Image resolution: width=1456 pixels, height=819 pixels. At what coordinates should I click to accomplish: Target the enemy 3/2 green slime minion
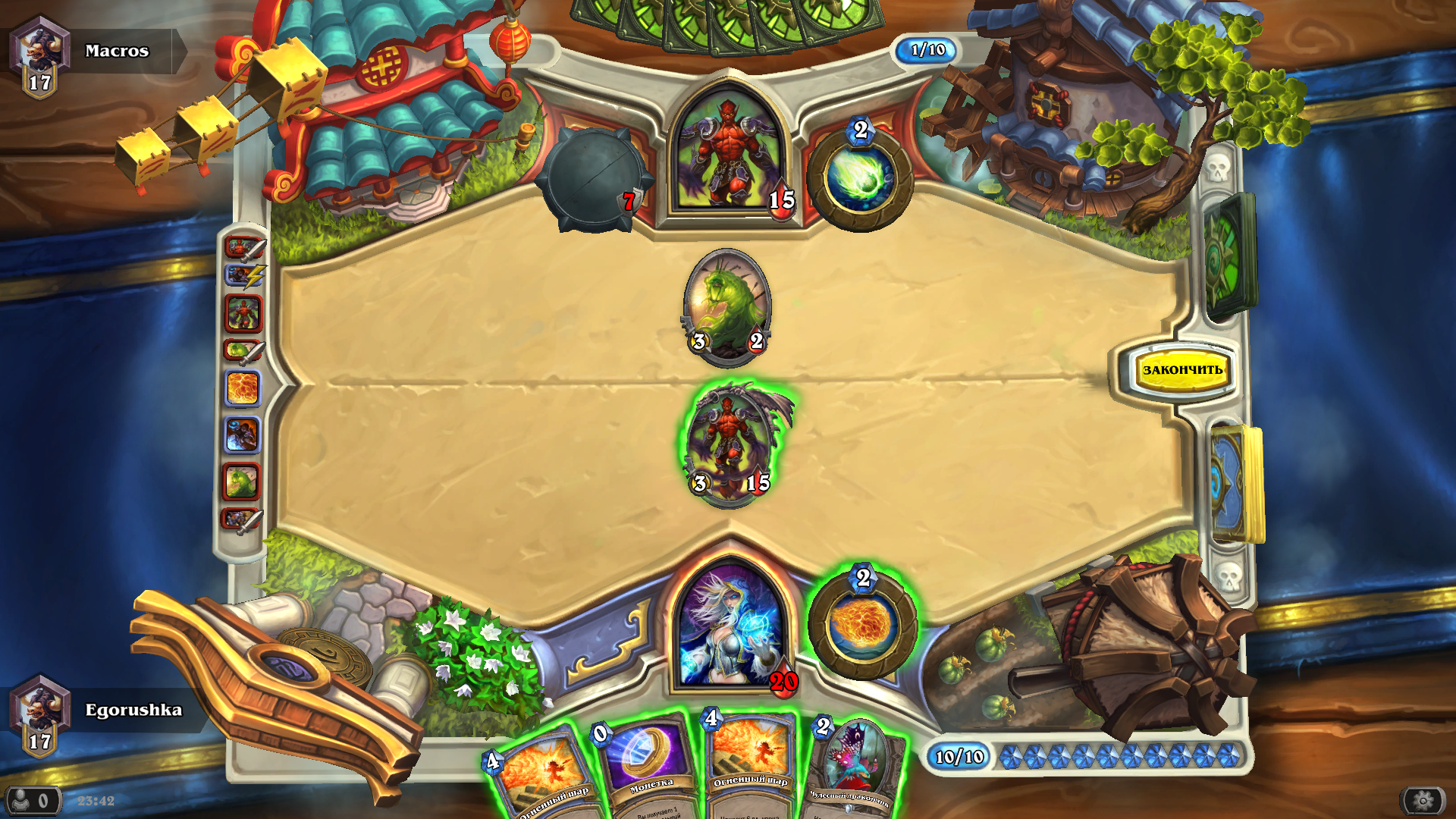727,305
